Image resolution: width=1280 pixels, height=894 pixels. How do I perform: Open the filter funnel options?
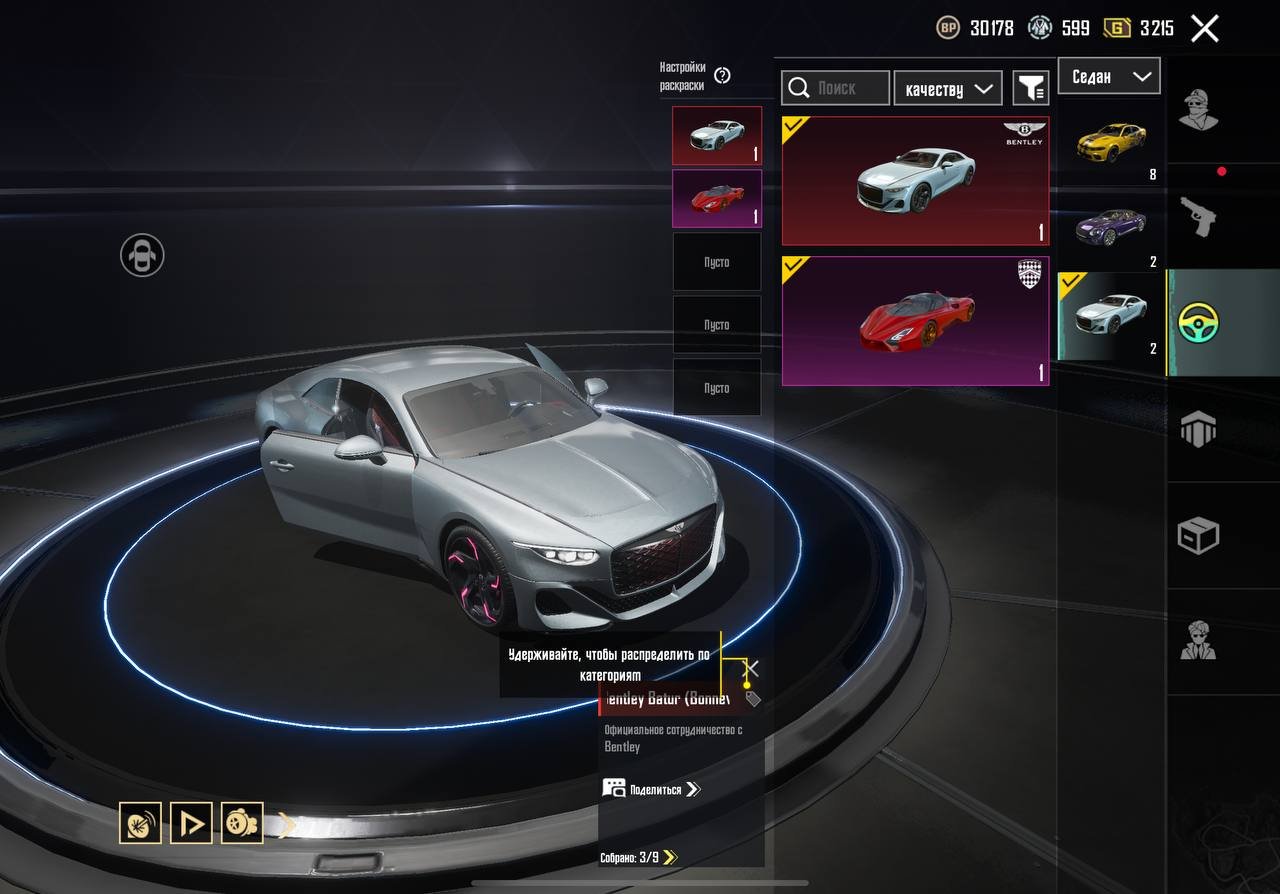[x=1030, y=88]
